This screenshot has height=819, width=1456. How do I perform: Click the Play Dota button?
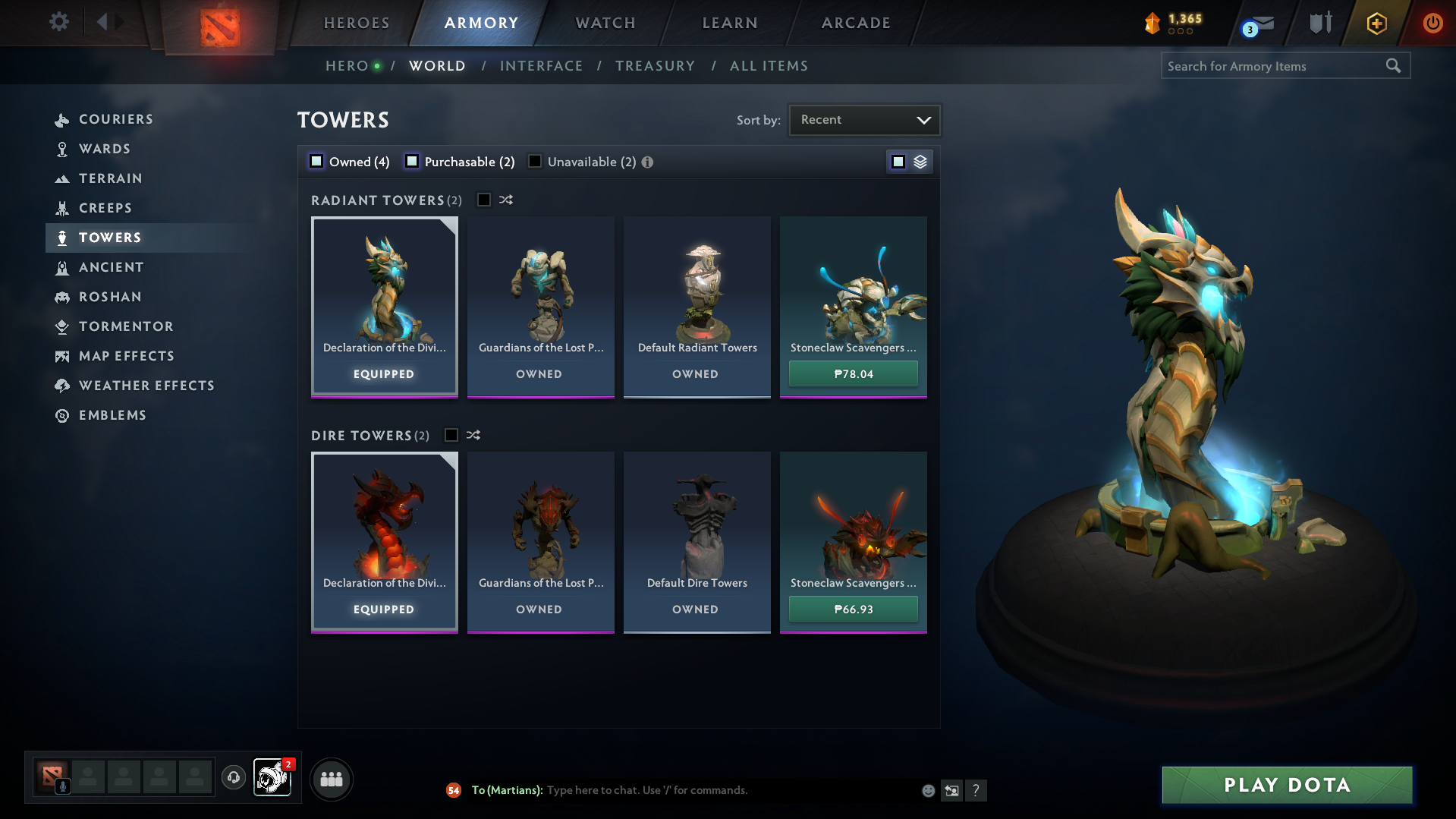coord(1285,785)
